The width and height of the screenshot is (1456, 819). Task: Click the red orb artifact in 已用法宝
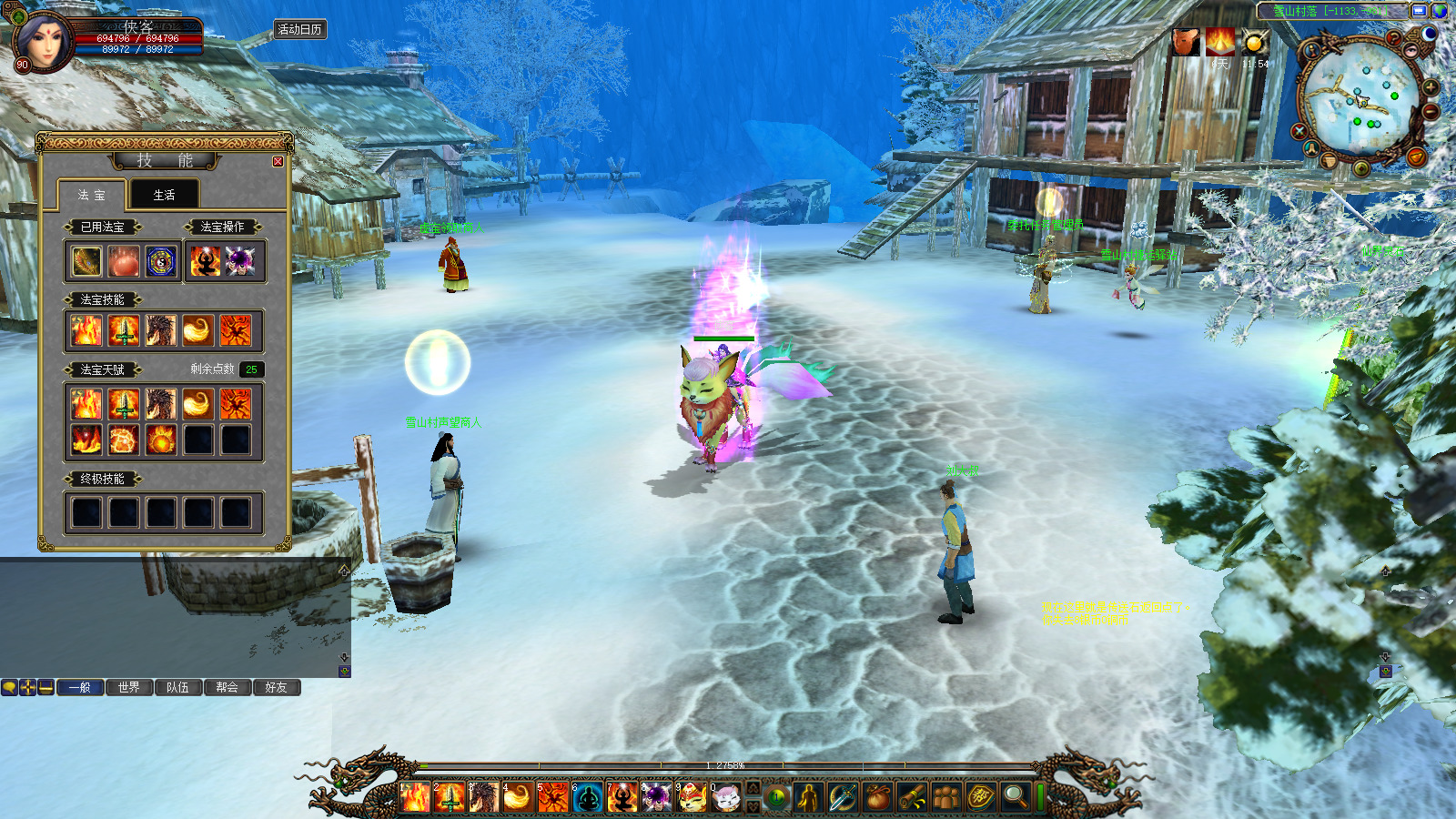point(124,262)
